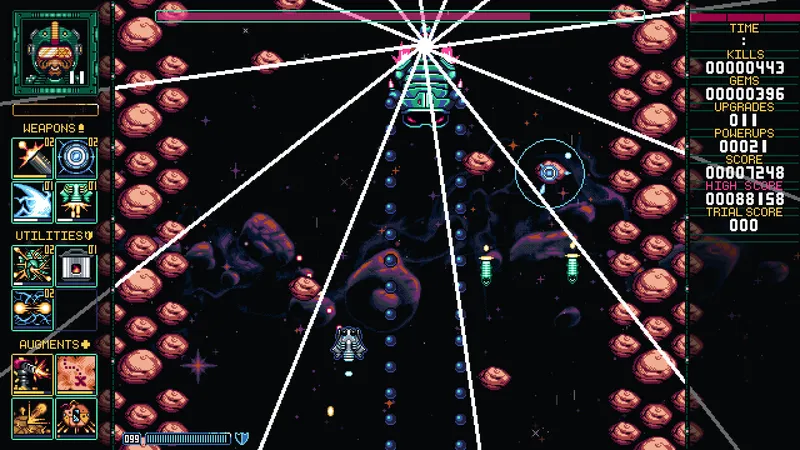Select the cannon turret augment
This screenshot has height=450, width=800.
(x=32, y=374)
